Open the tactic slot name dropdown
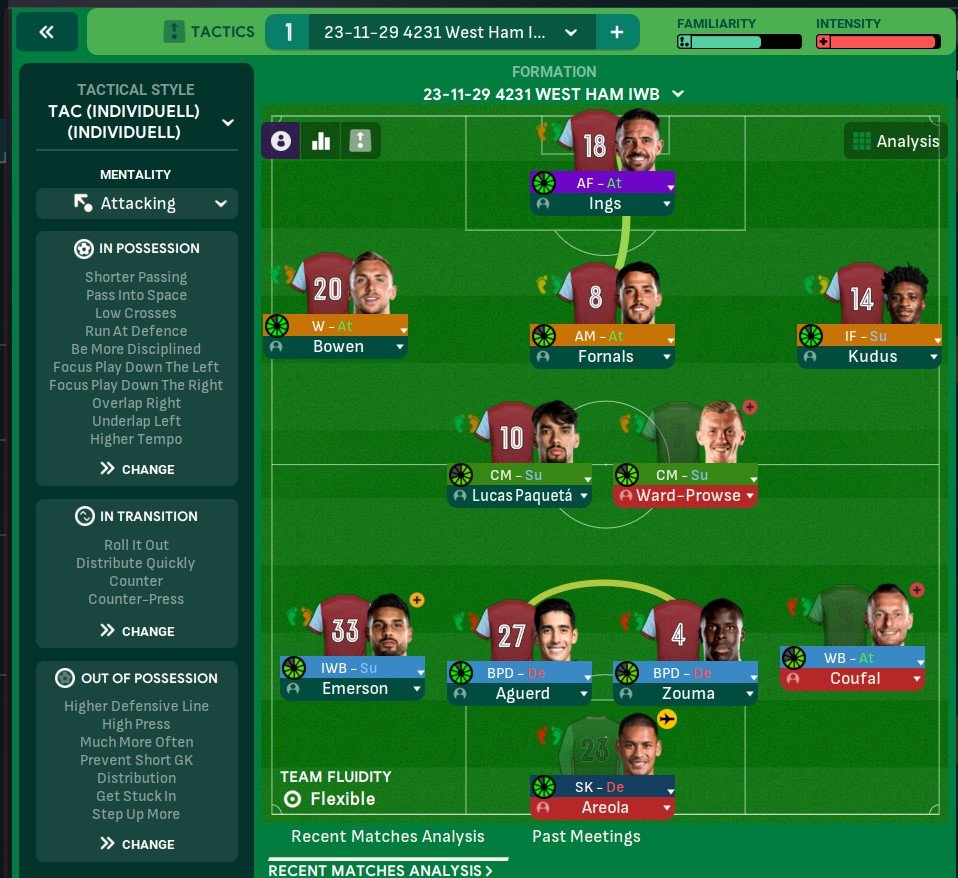 pyautogui.click(x=570, y=32)
